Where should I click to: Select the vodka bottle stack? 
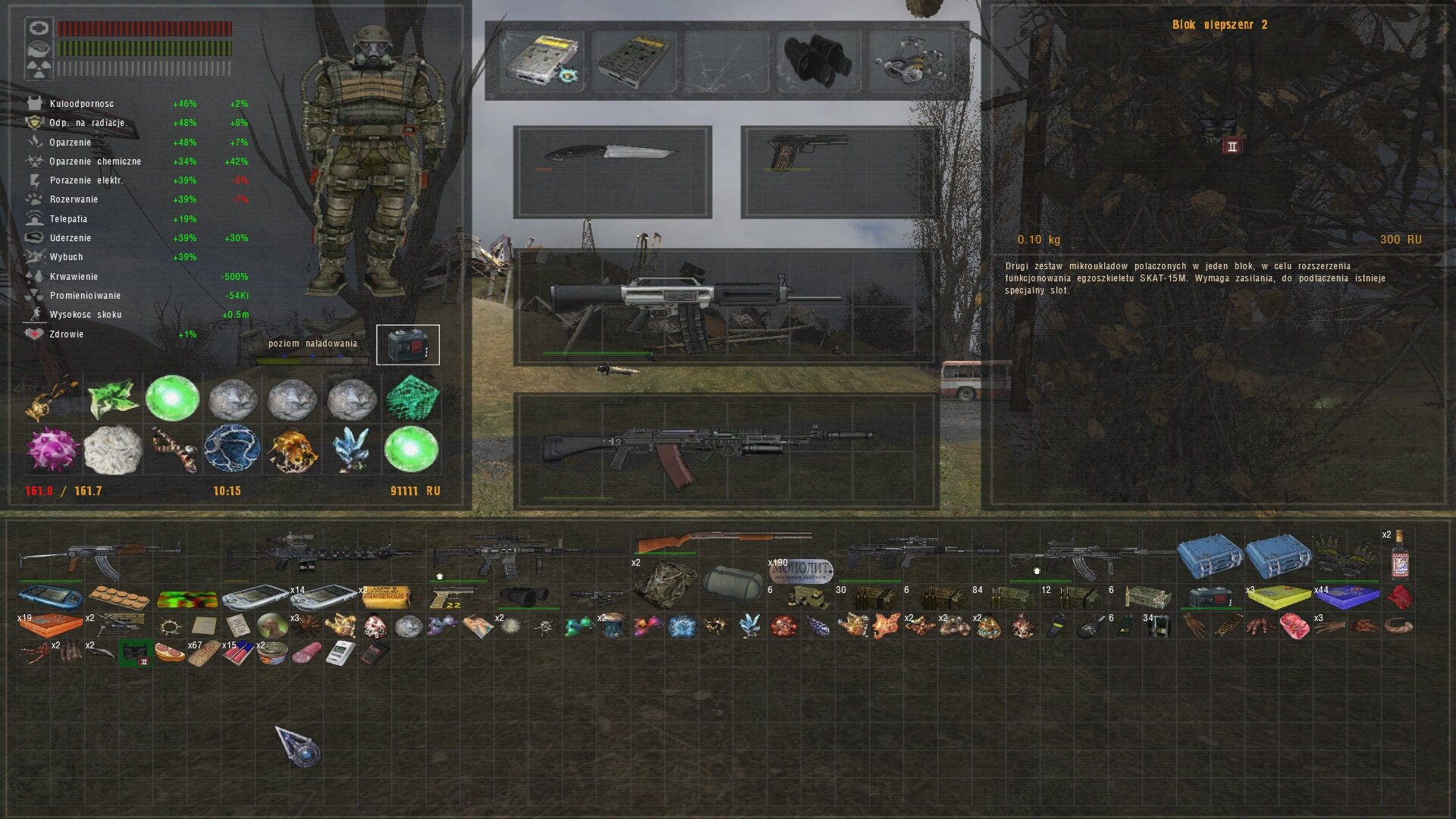[x=1399, y=557]
